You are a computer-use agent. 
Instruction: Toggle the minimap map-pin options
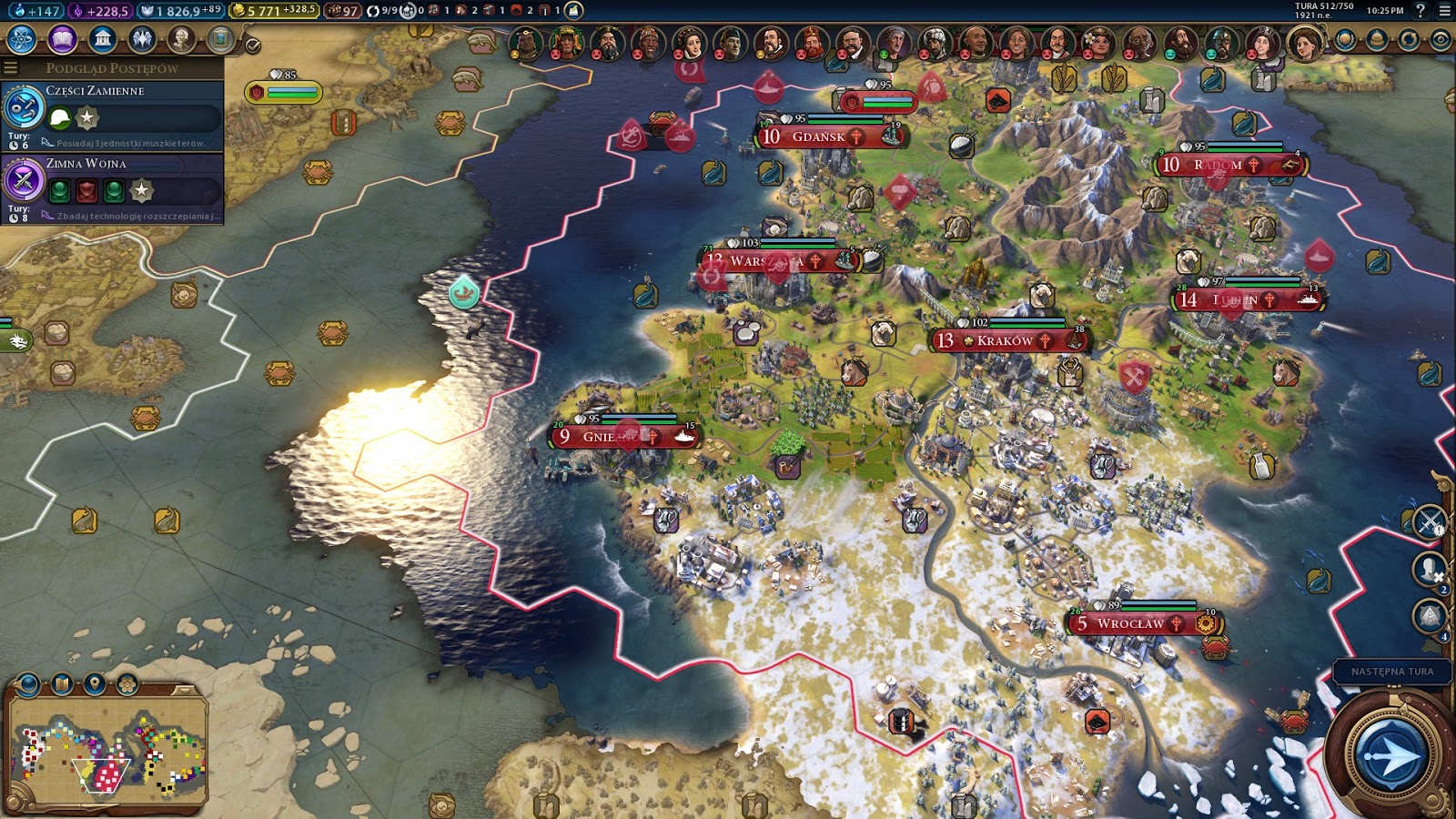tap(95, 684)
